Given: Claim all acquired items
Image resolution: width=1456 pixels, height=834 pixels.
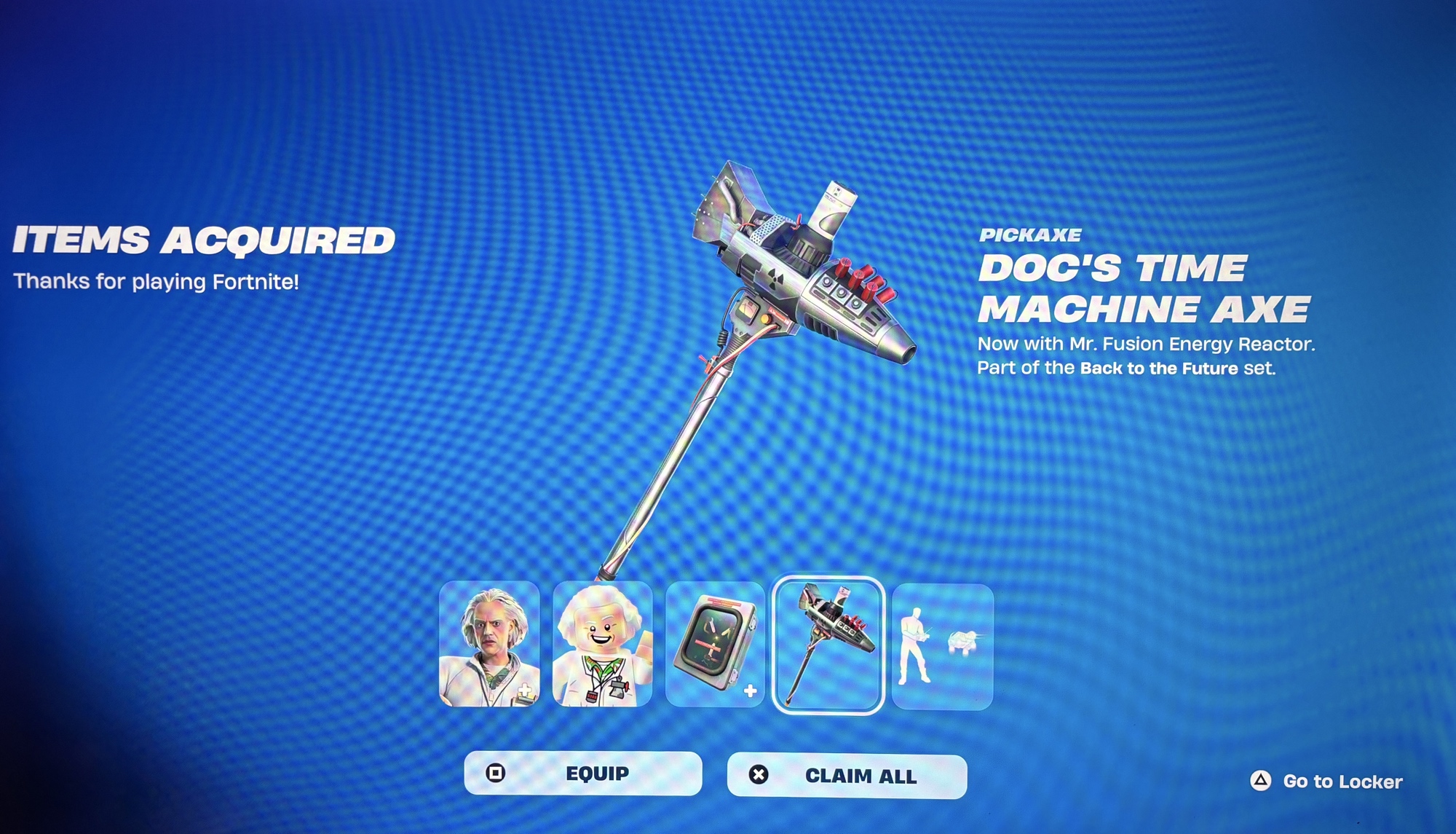Looking at the screenshot, I should point(847,776).
